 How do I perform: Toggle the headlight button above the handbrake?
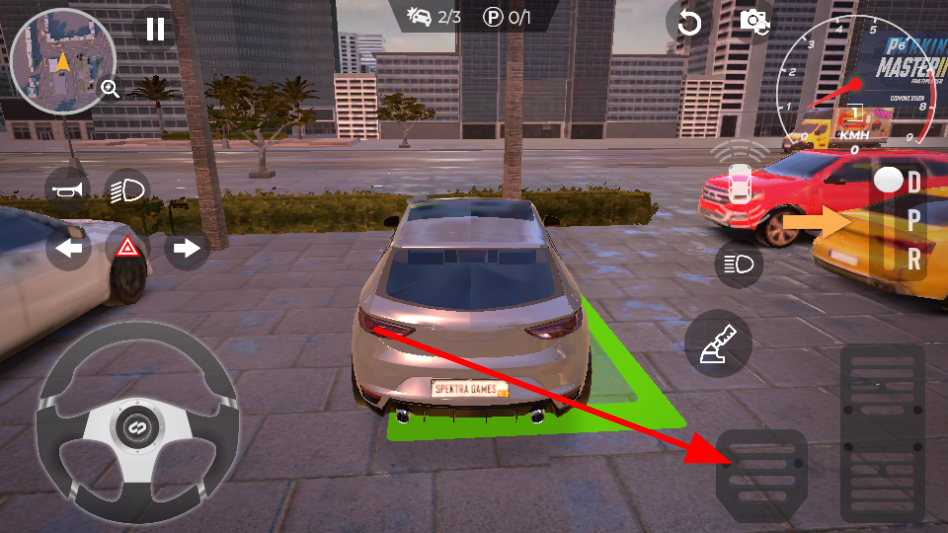coord(739,263)
